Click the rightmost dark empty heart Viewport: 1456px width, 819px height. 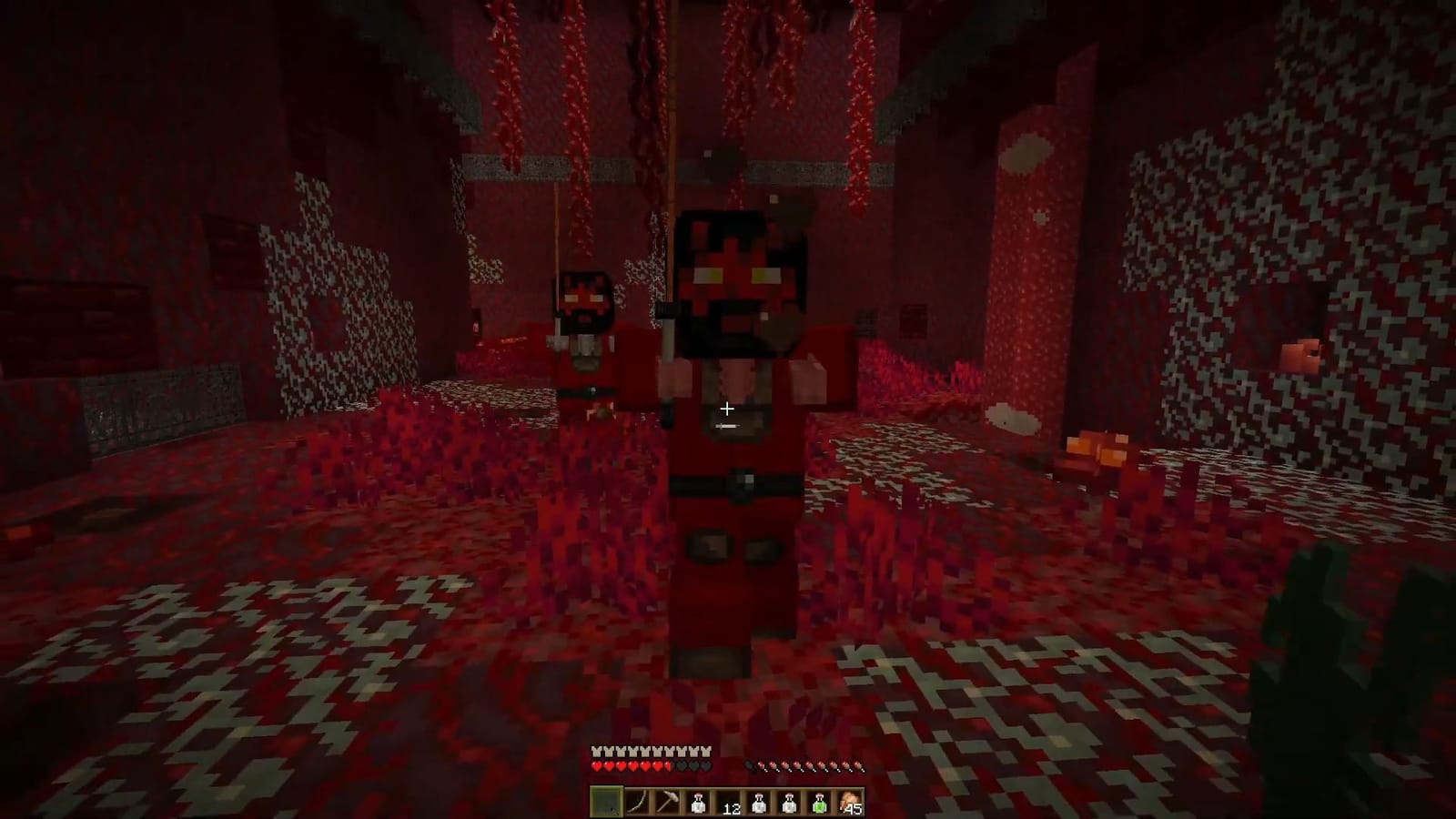(x=704, y=765)
